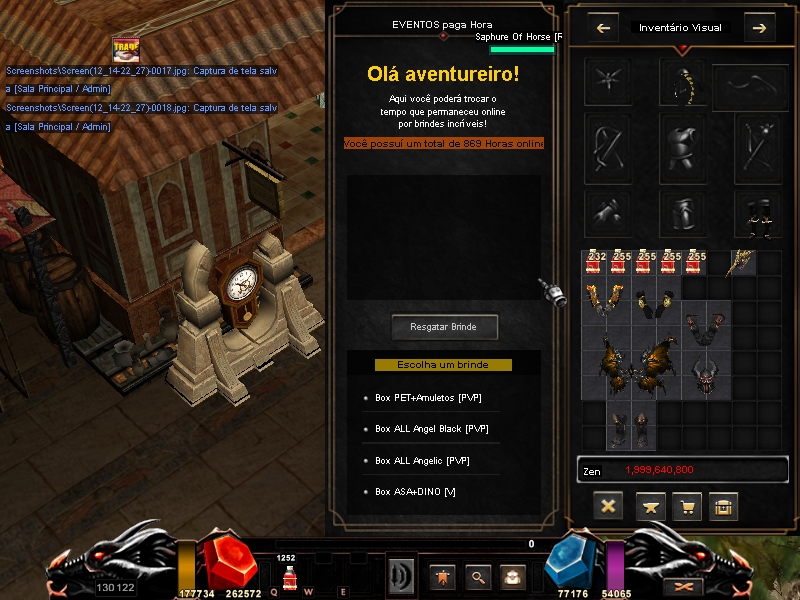800x600 pixels.
Task: Go to next inventory page arrow
Action: 759,28
